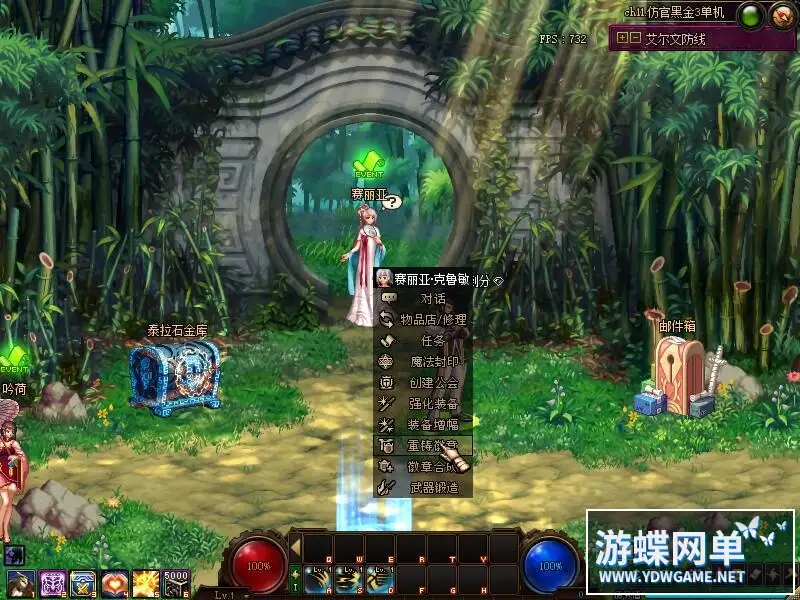Open the 魔法封印 option
Viewport: 800px width, 600px height.
[432, 361]
